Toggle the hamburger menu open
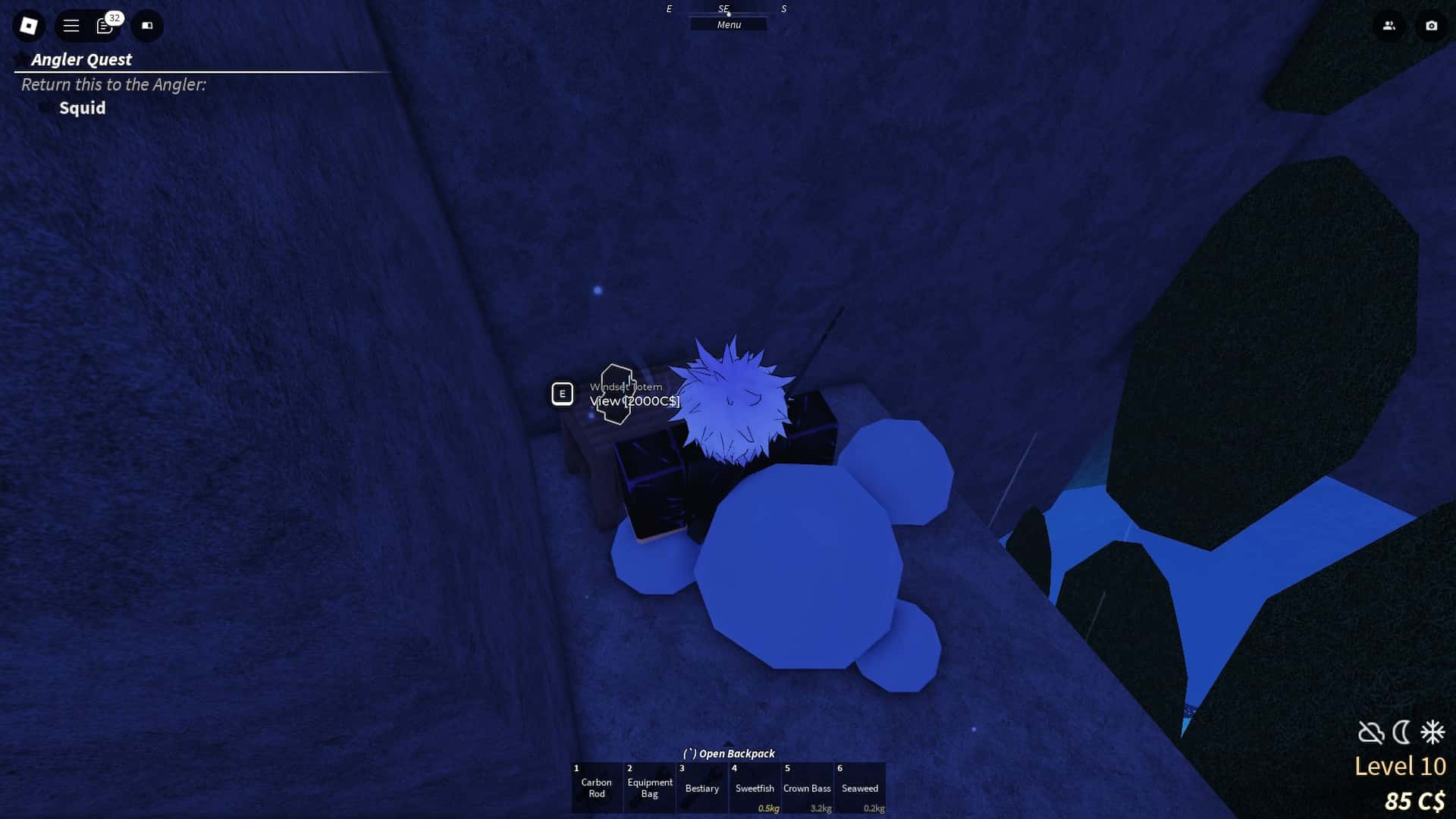The image size is (1456, 819). (71, 26)
